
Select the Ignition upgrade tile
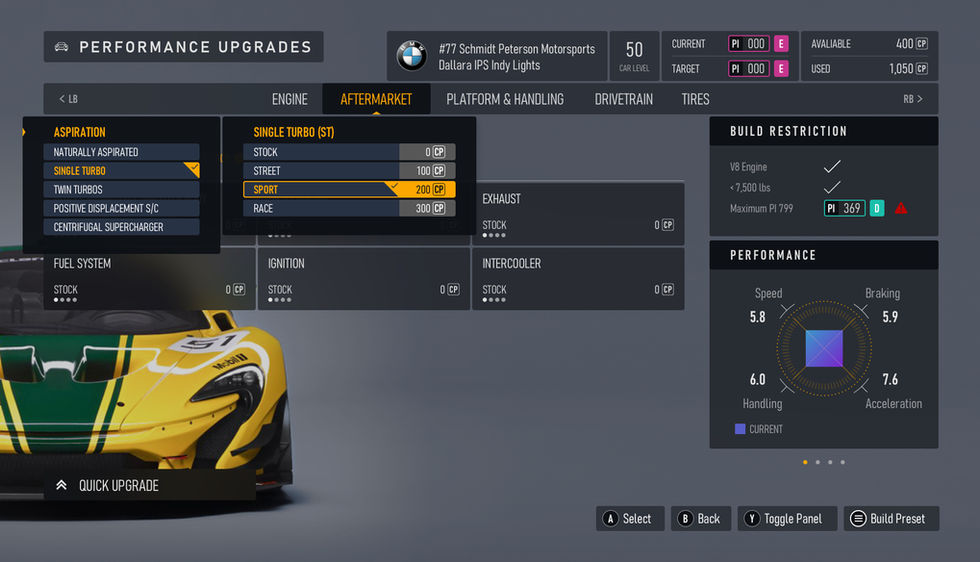363,277
